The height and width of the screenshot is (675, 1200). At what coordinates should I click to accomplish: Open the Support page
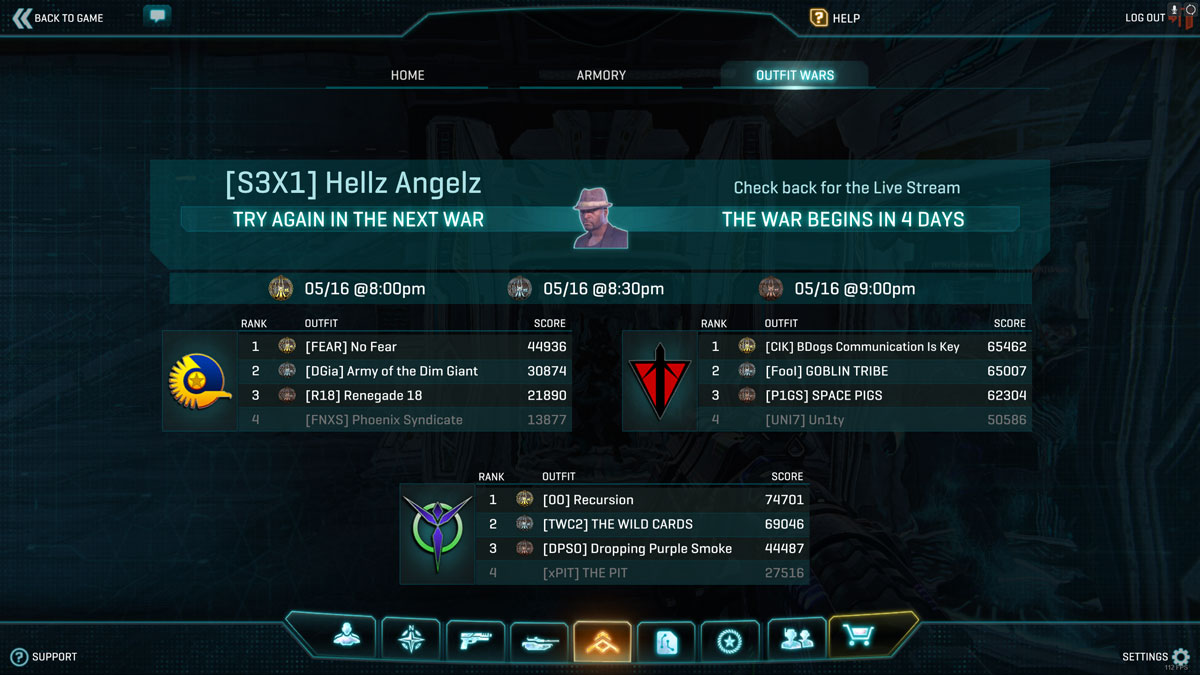tap(44, 657)
